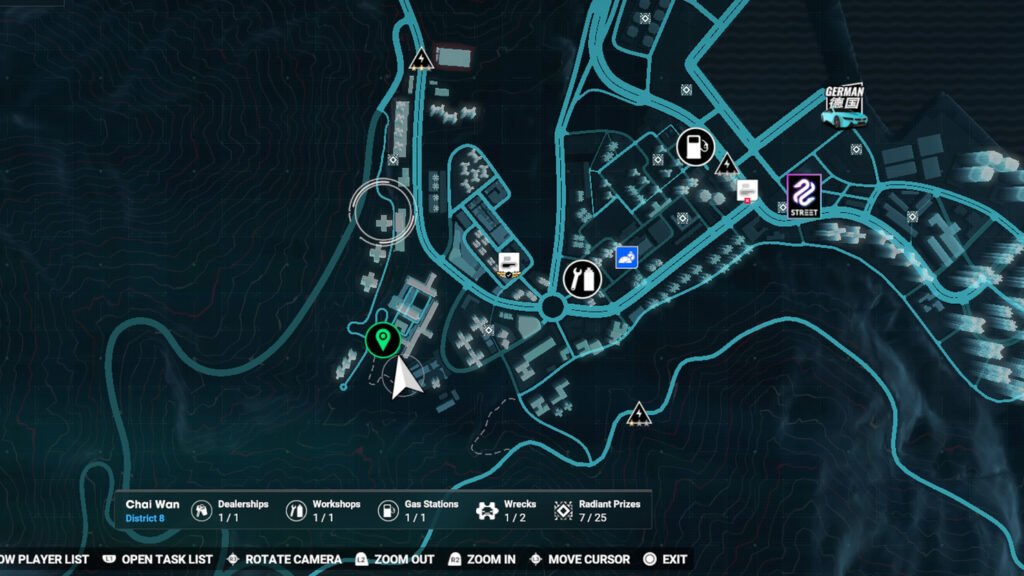Screen dimensions: 1024x576
Task: Select the wreck marker with red badge
Action: [746, 190]
